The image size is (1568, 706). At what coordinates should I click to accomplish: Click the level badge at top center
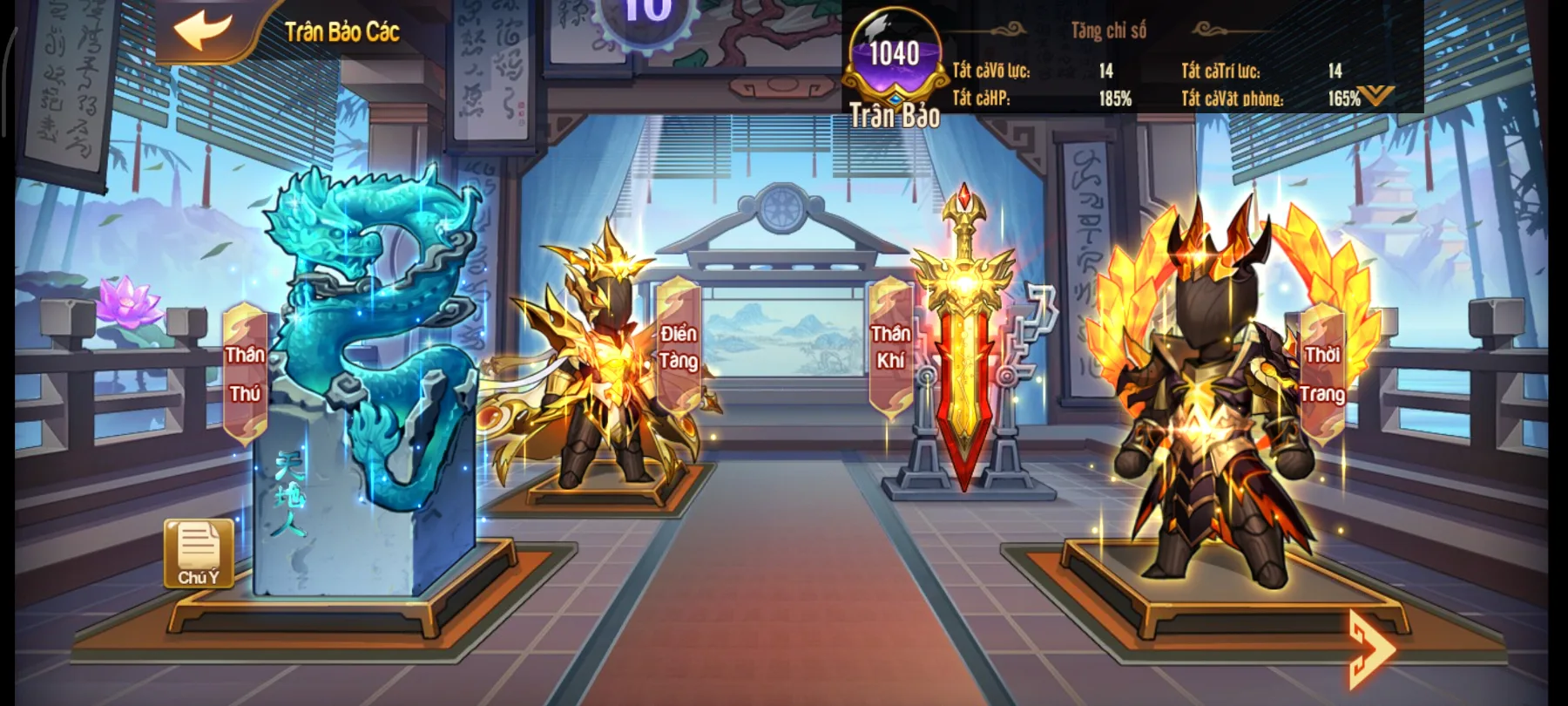point(646,13)
